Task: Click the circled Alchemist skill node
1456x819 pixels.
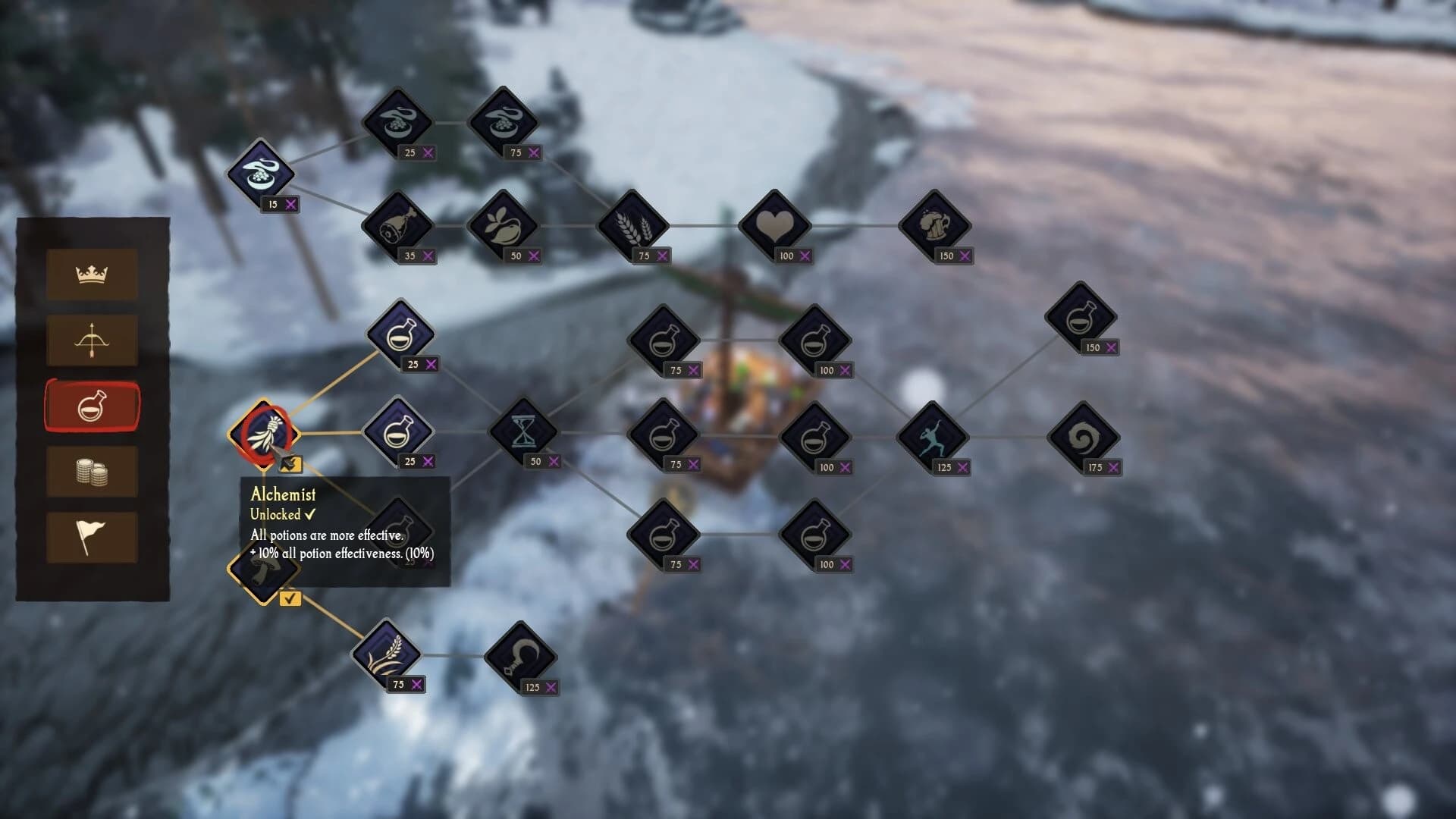Action: click(x=265, y=436)
